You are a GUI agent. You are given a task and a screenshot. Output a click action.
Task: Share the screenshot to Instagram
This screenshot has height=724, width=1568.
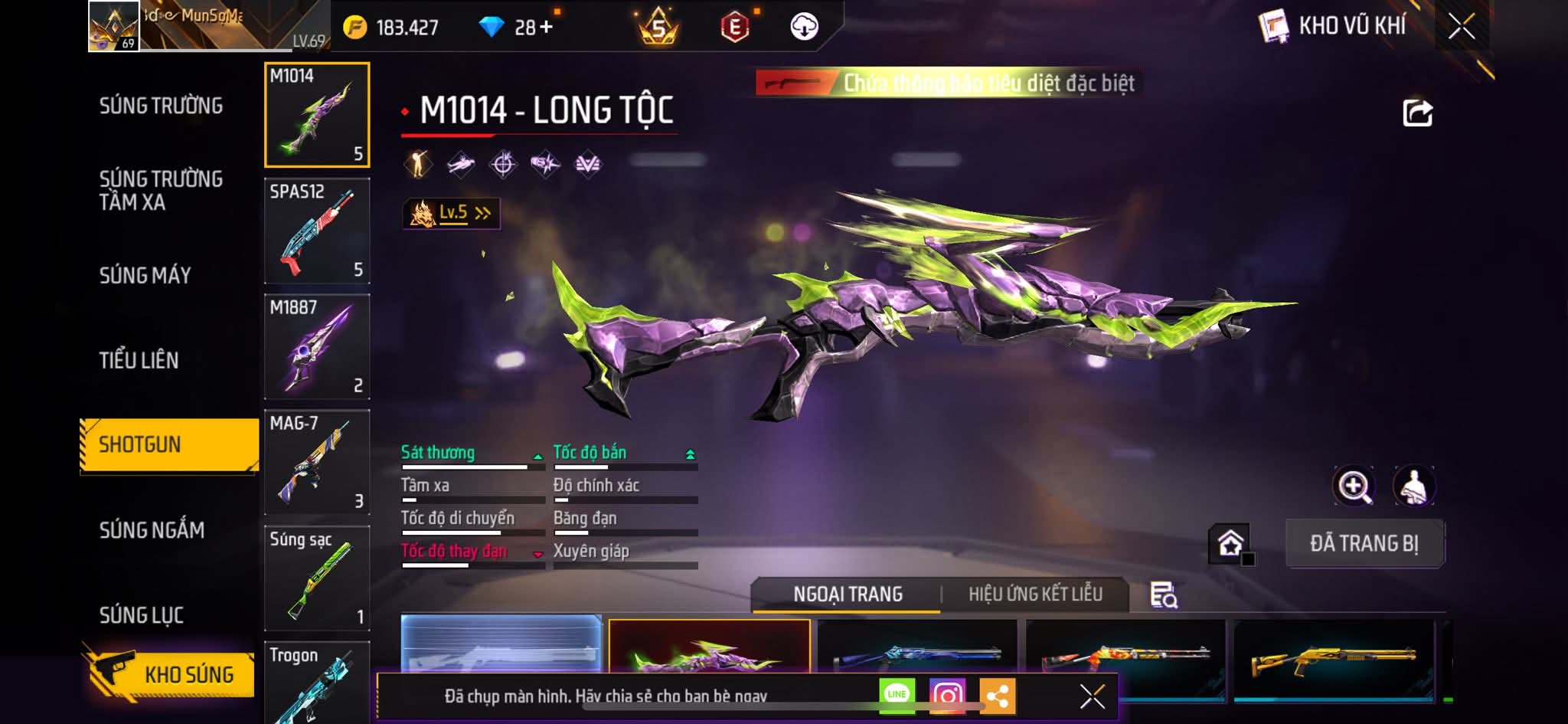pos(947,695)
